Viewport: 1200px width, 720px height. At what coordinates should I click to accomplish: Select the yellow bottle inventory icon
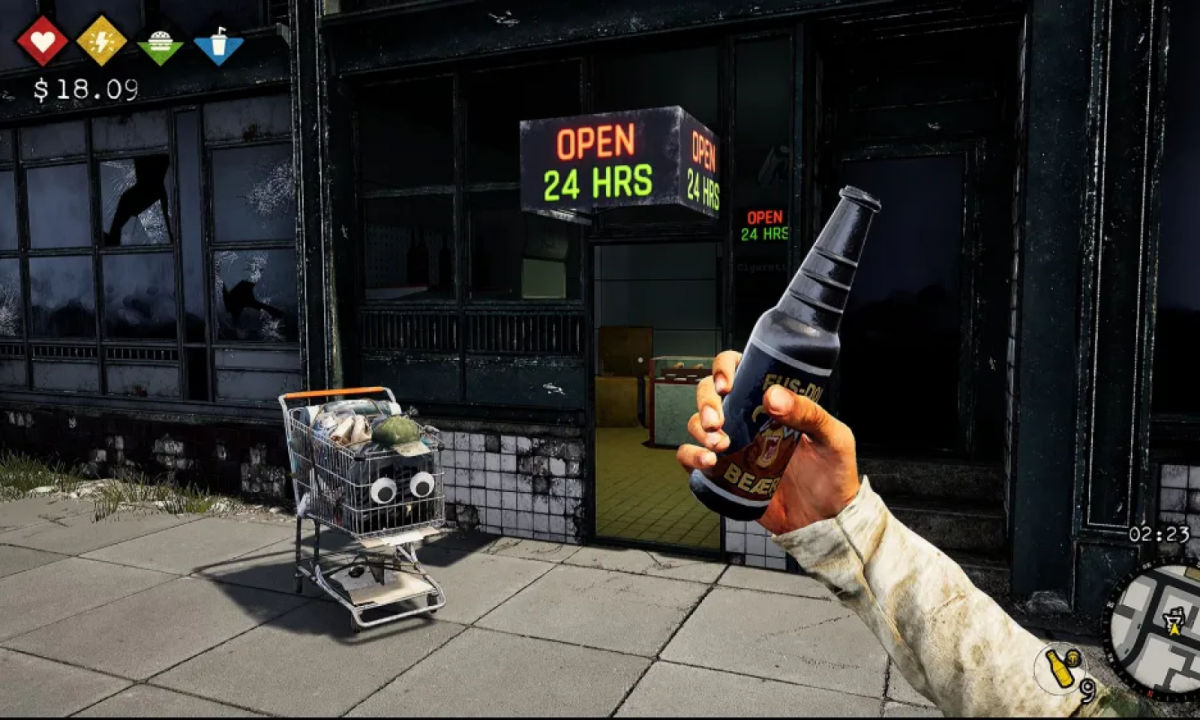pyautogui.click(x=1061, y=666)
